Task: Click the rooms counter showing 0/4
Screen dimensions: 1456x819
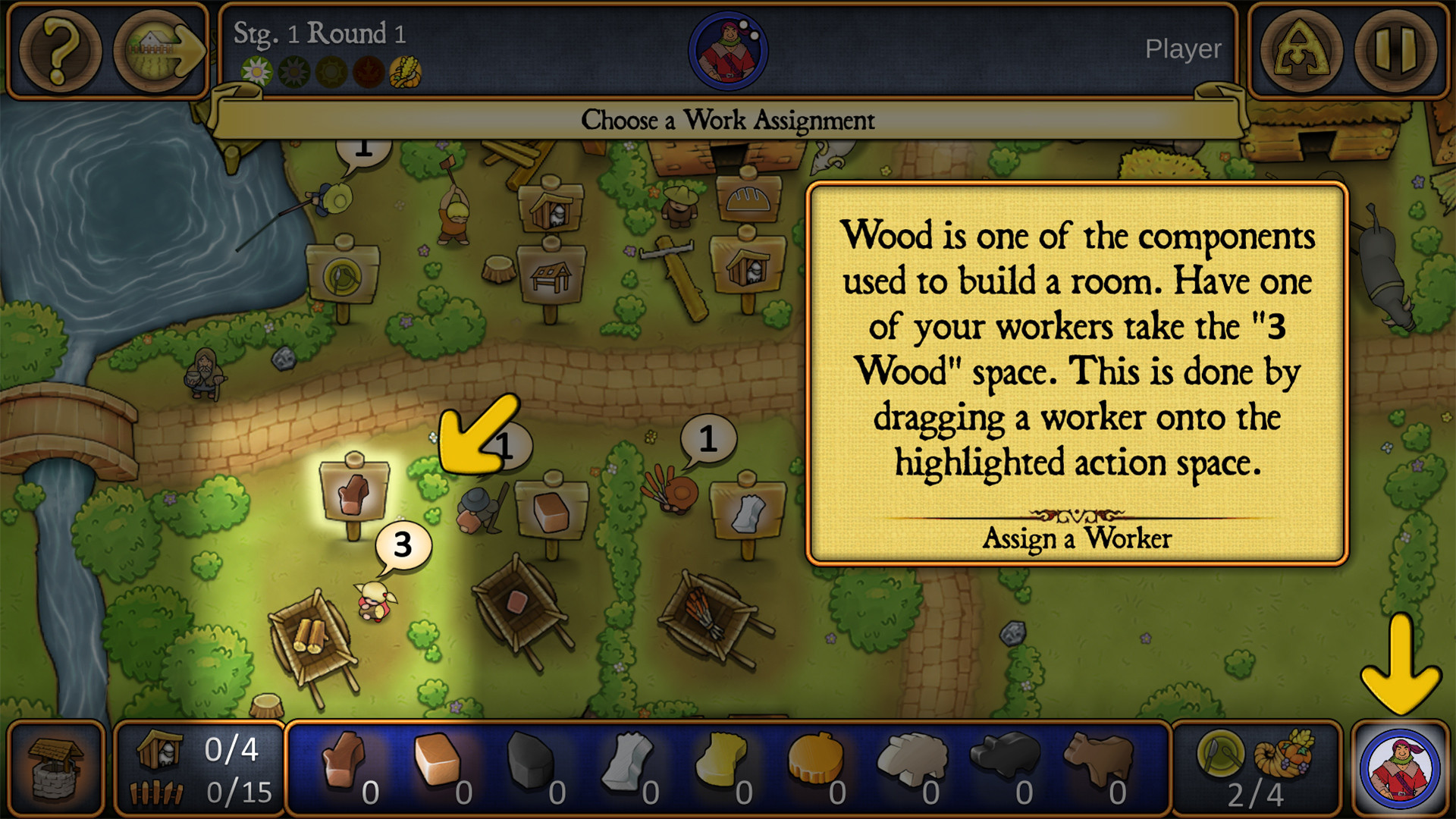Action: (197, 751)
